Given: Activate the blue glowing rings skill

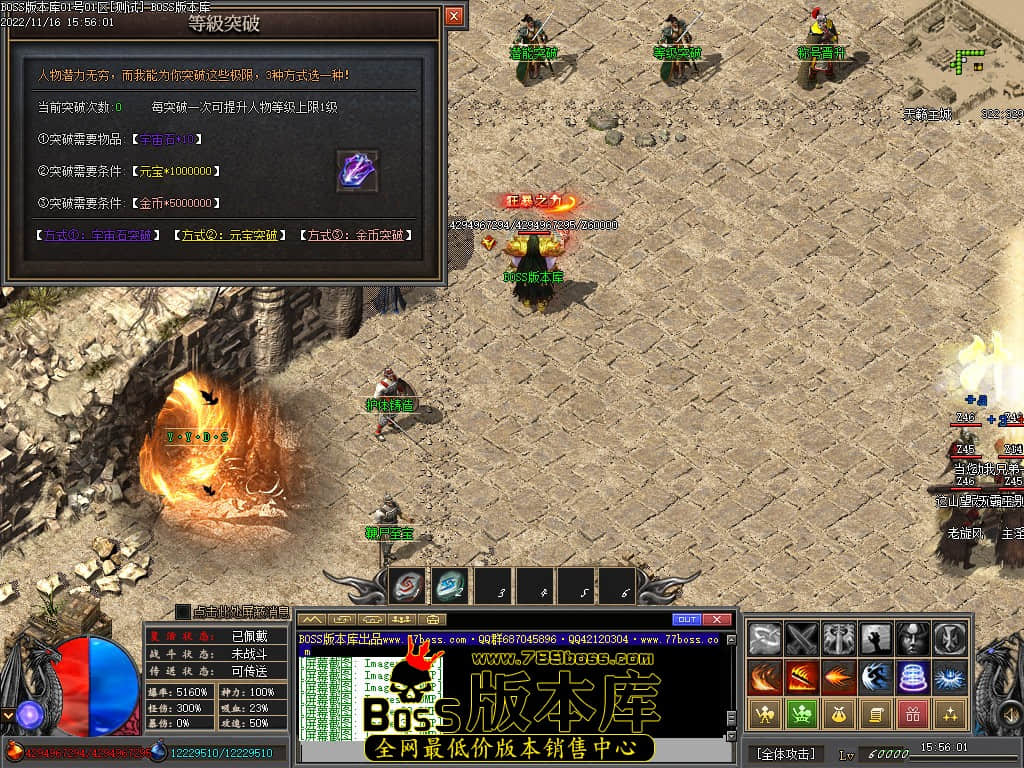Looking at the screenshot, I should [913, 677].
